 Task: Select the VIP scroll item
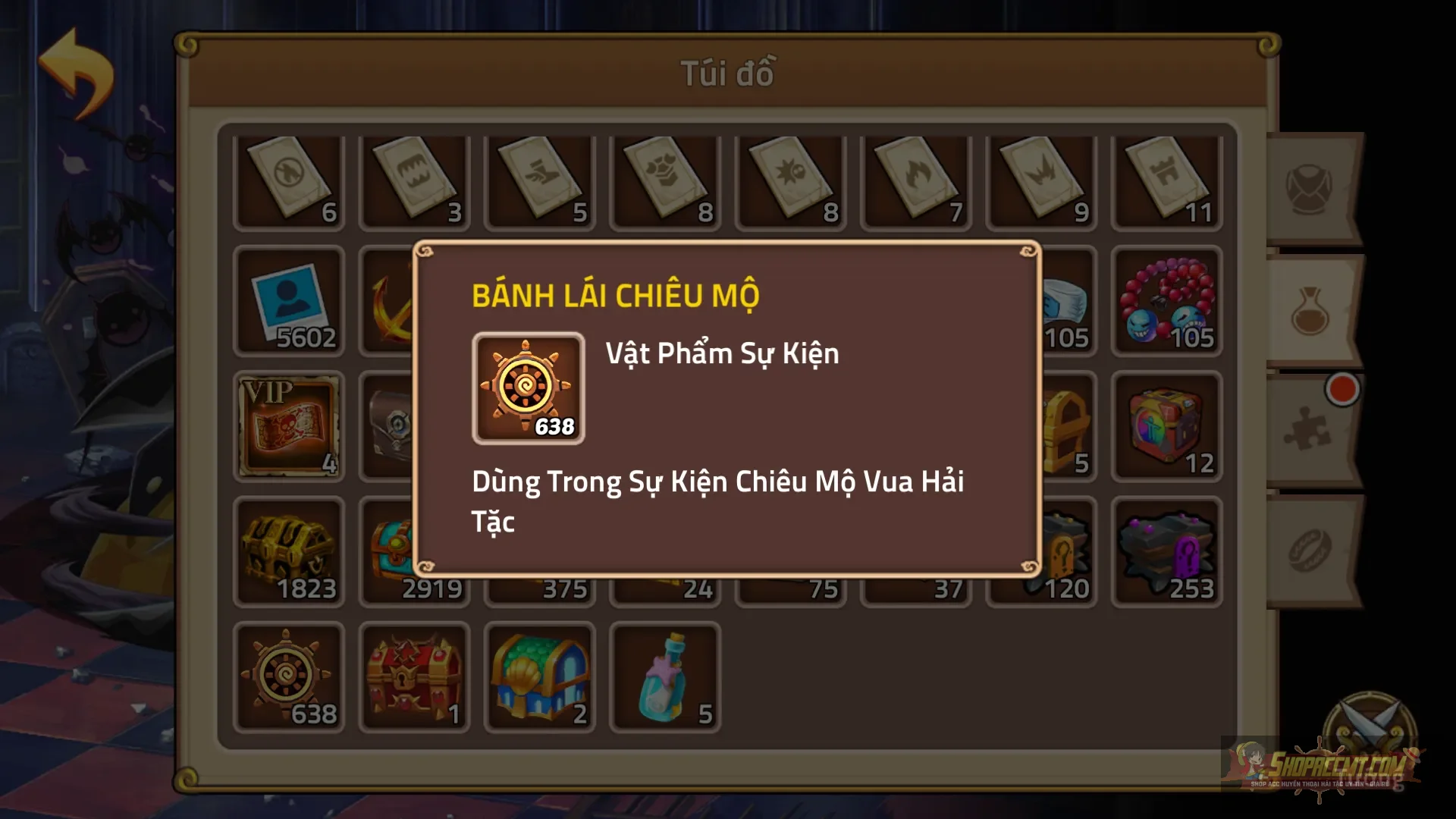(289, 427)
